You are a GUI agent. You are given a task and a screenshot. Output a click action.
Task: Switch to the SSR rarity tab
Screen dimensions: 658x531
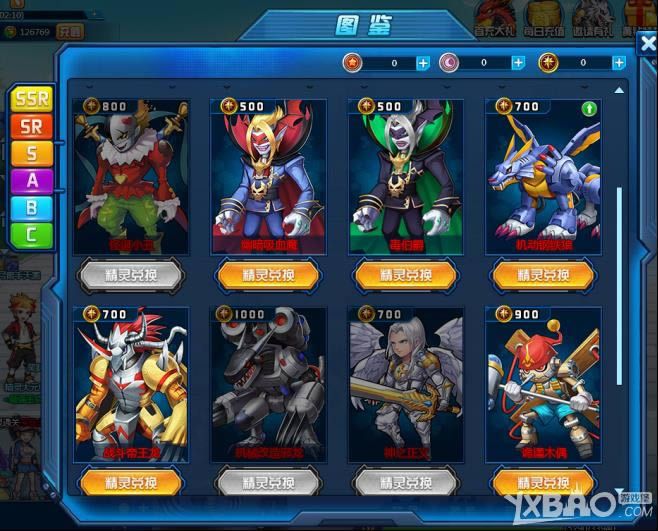point(32,101)
